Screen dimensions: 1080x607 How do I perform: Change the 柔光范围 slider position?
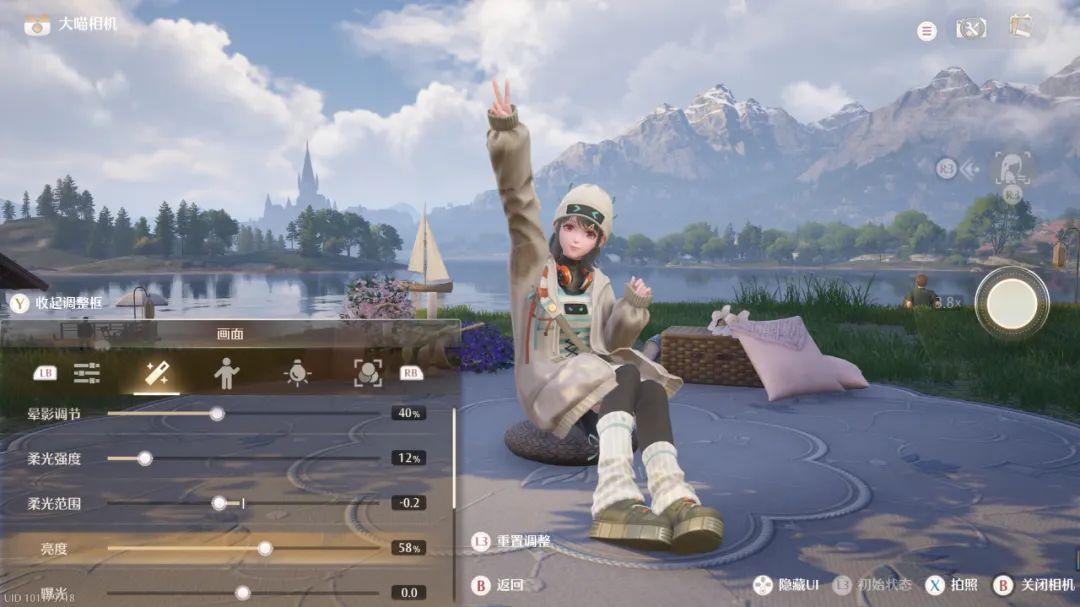[219, 503]
